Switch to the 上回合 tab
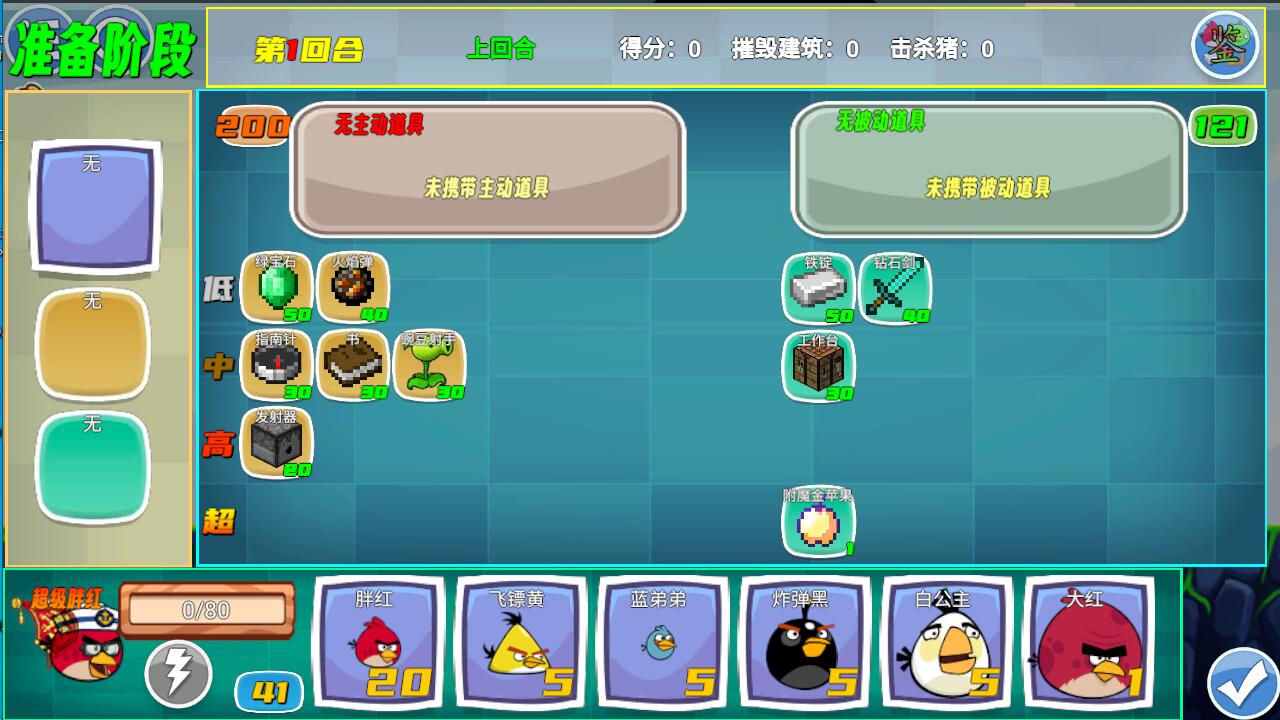 pos(499,47)
